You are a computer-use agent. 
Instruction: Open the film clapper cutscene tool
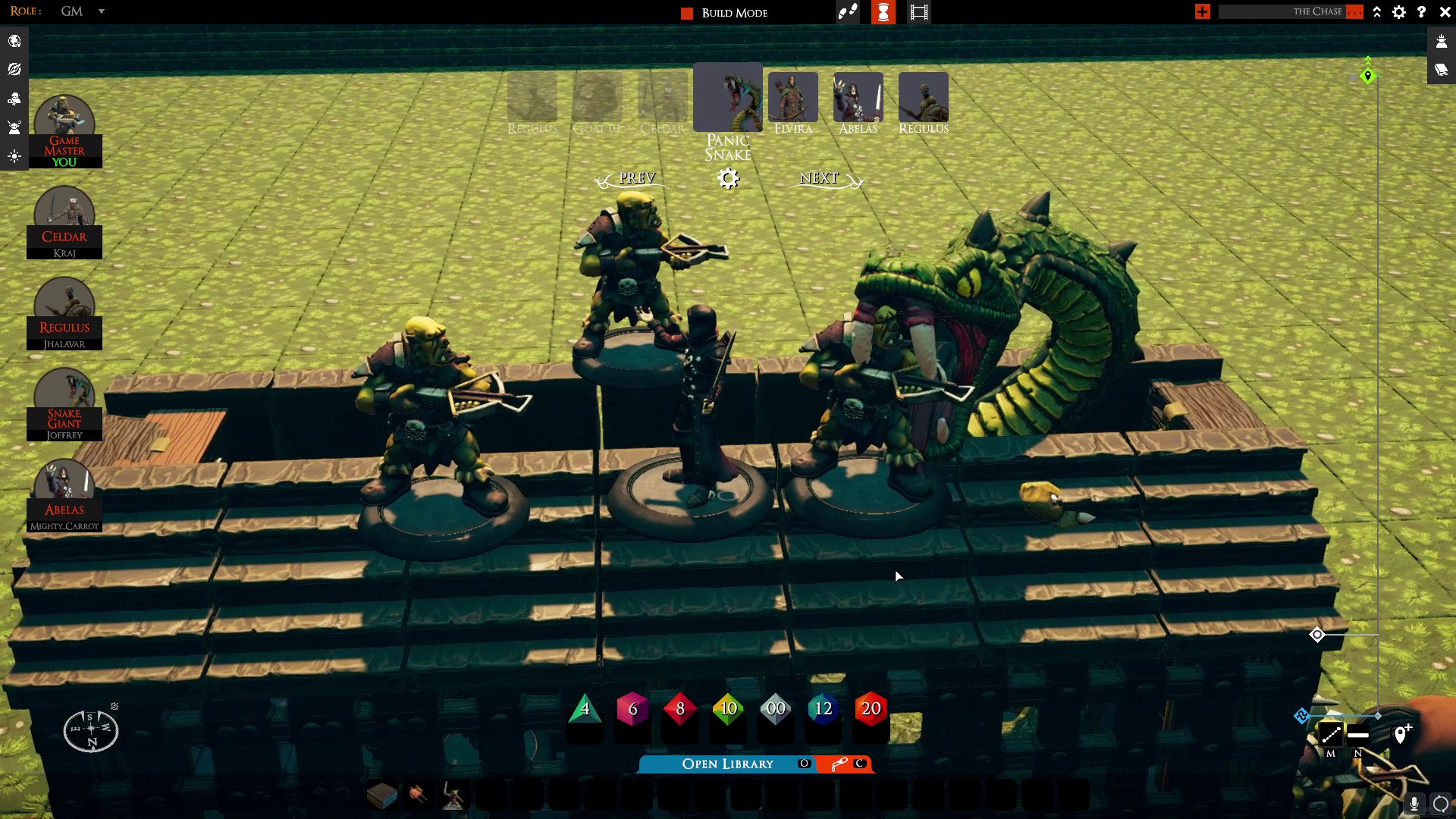(918, 12)
